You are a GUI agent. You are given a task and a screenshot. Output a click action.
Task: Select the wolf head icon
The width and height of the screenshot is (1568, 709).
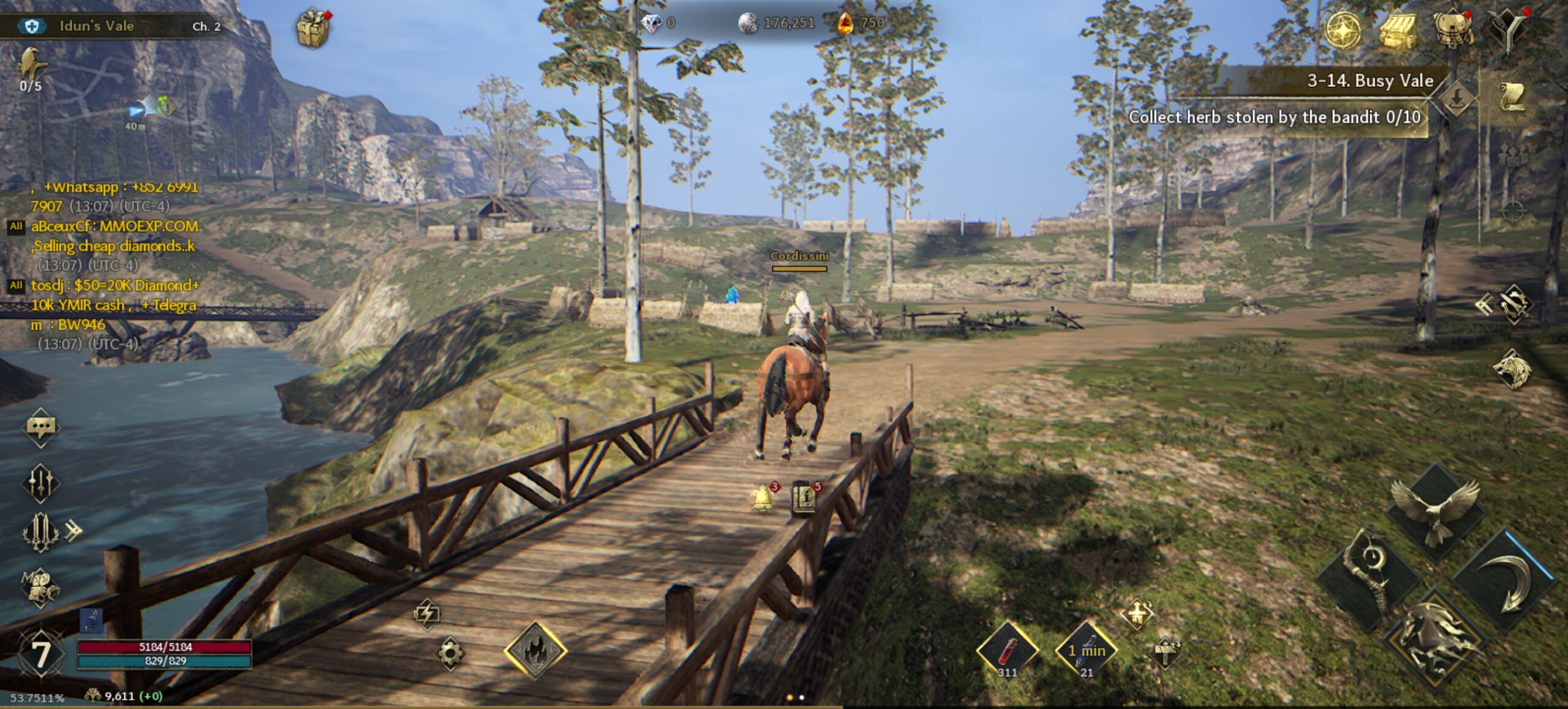(1511, 369)
